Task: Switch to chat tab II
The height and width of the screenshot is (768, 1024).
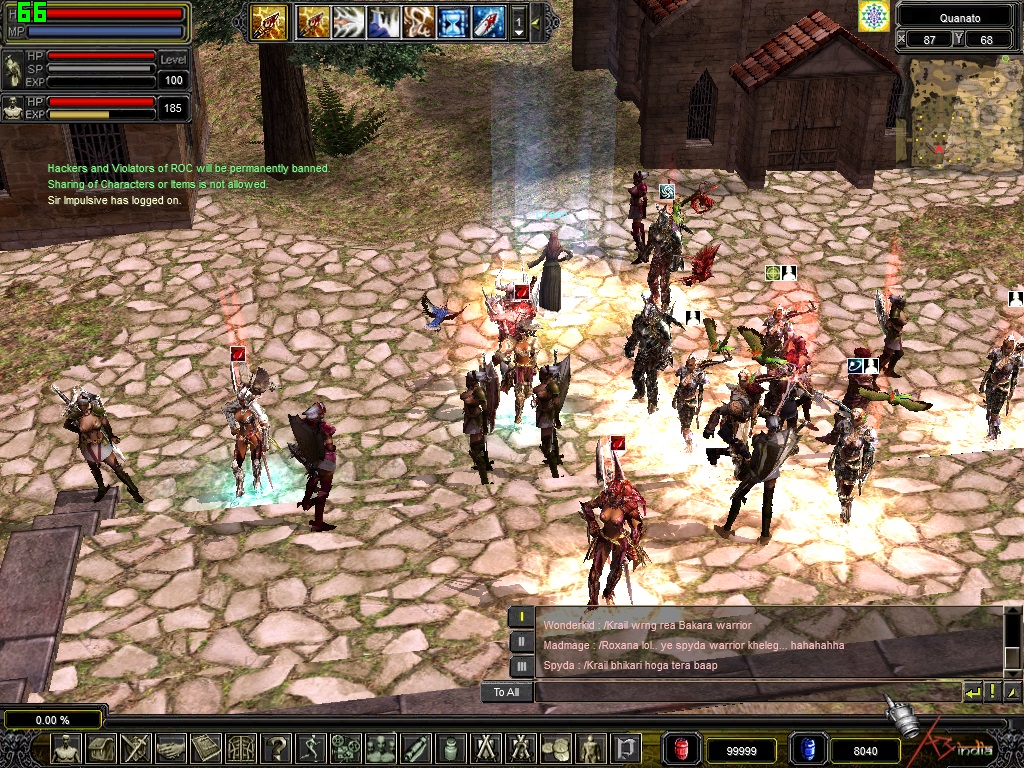Action: tap(521, 642)
